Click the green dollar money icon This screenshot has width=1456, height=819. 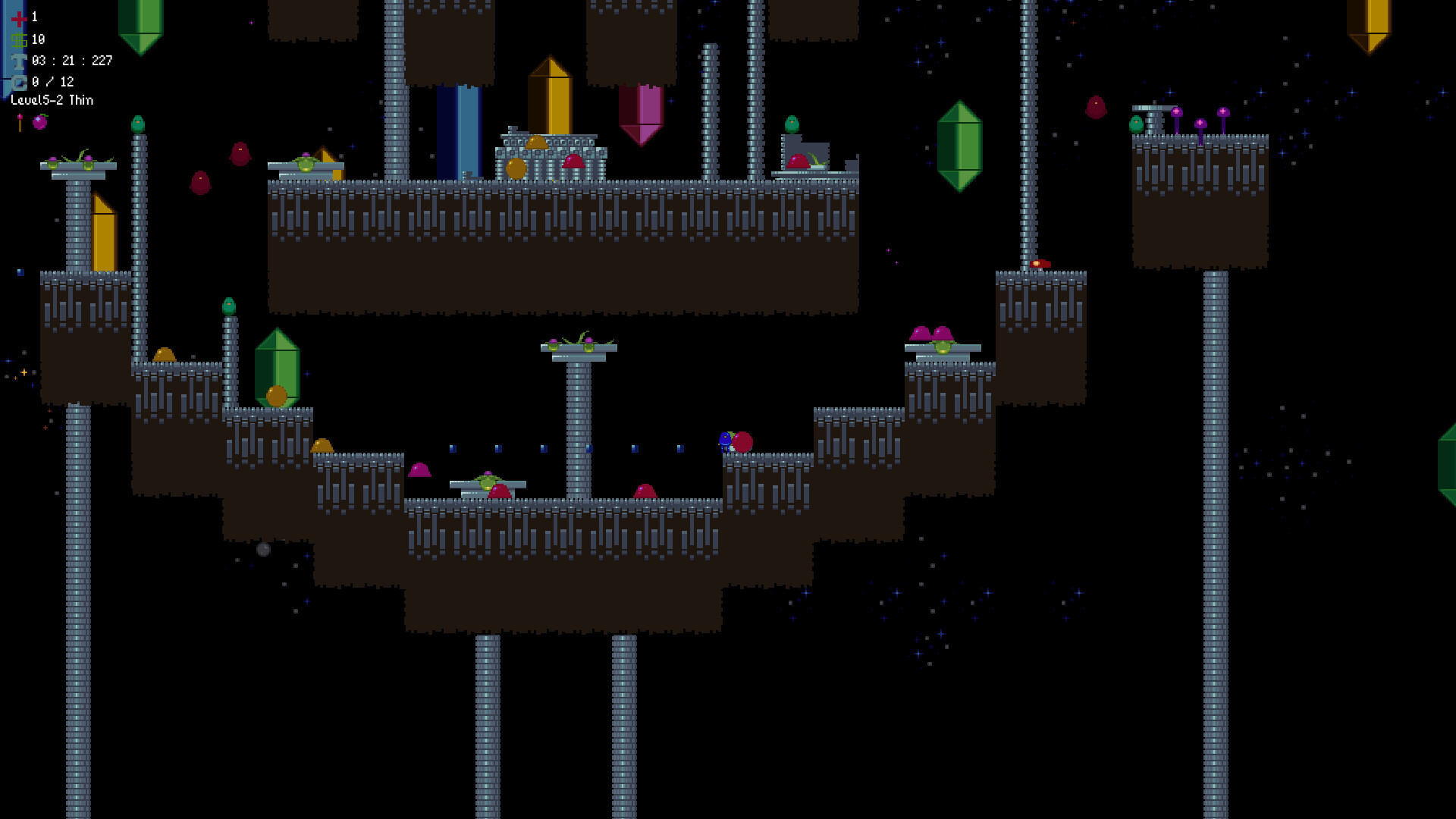pyautogui.click(x=19, y=41)
